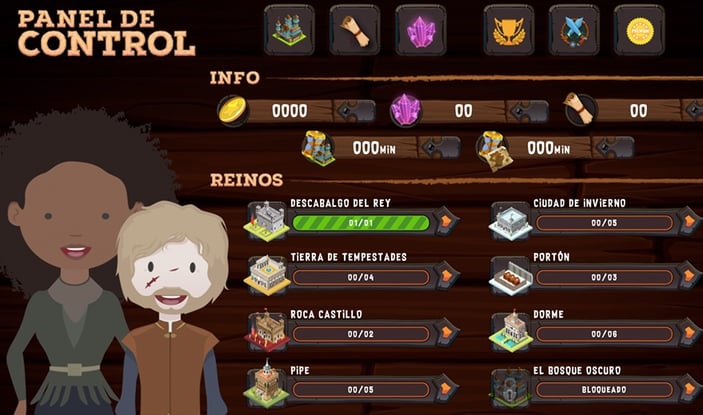Viewport: 703px width, 415px height.
Task: Select the Pipe kingdom arrow button
Action: click(446, 388)
